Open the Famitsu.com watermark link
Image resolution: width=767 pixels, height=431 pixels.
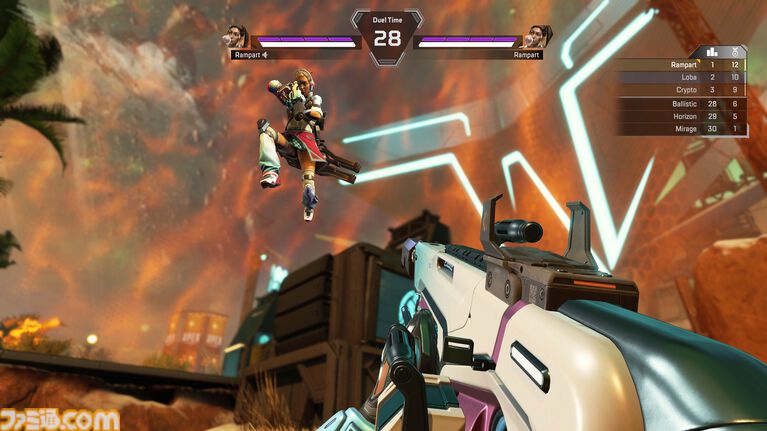[62, 418]
